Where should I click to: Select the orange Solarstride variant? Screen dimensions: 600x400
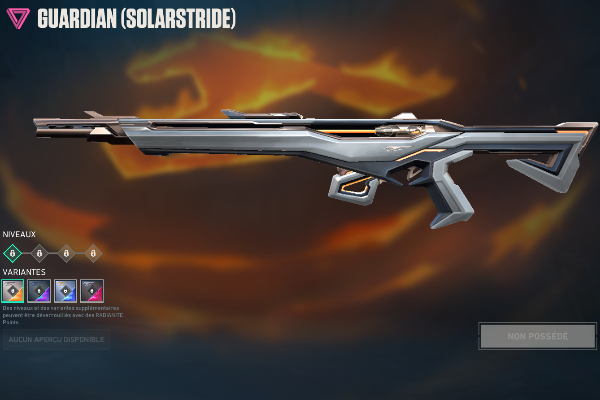pos(14,291)
